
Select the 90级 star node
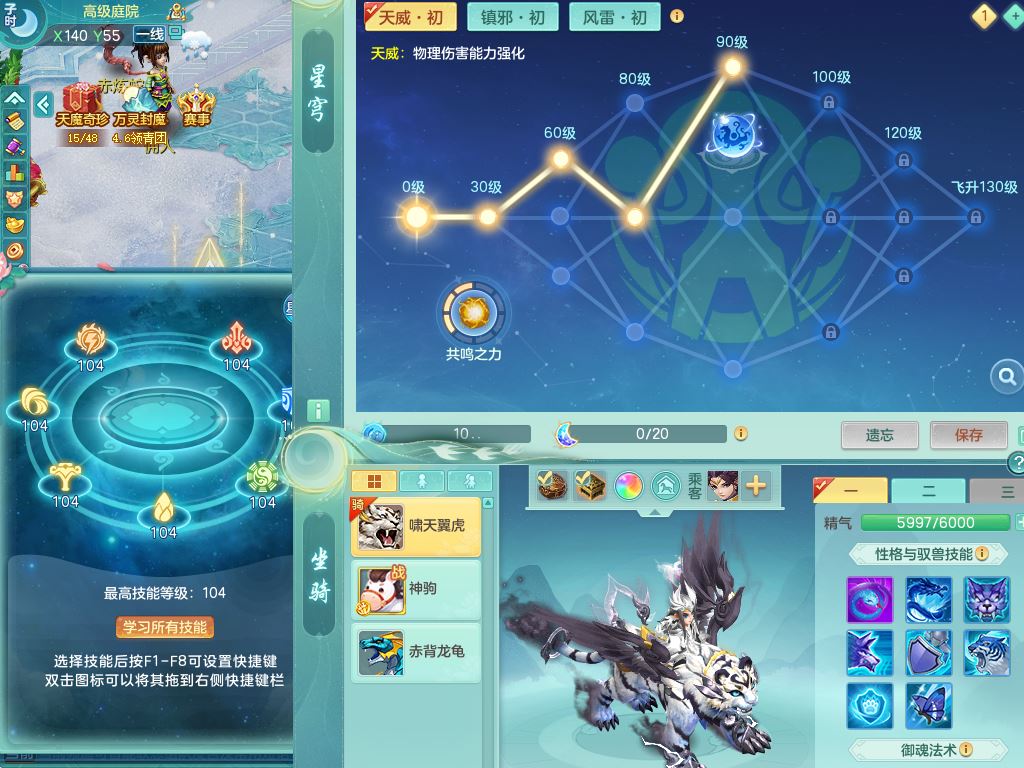[x=732, y=67]
